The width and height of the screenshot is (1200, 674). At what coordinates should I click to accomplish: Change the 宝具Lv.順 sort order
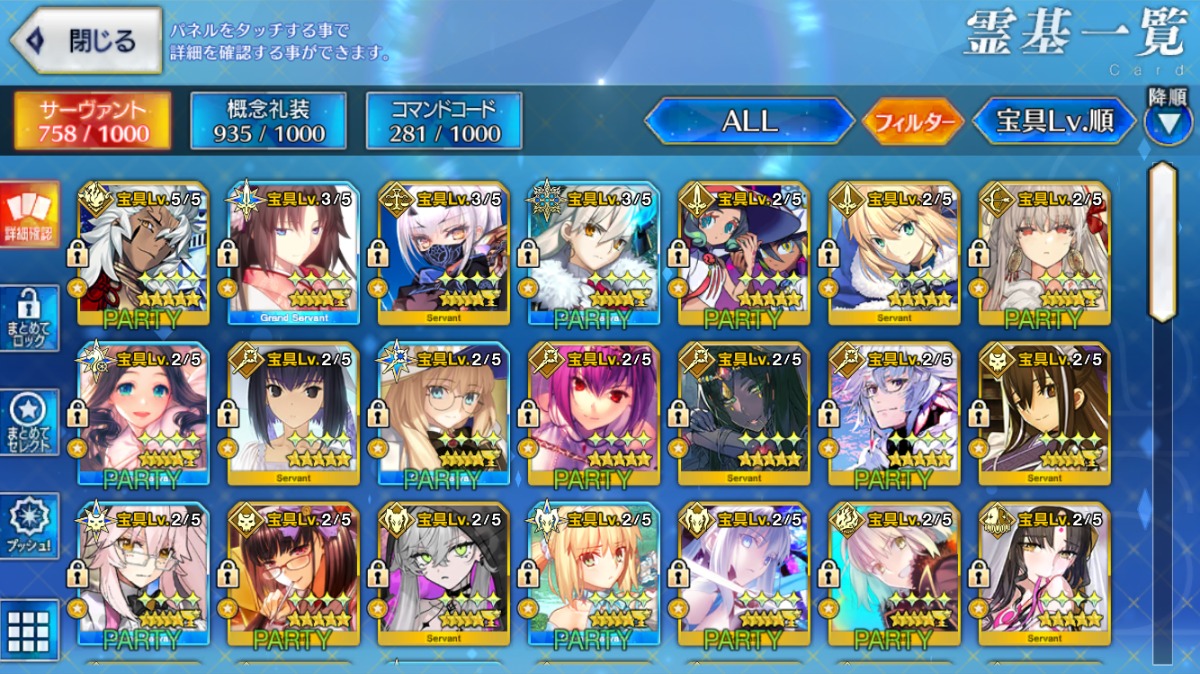click(x=1054, y=122)
